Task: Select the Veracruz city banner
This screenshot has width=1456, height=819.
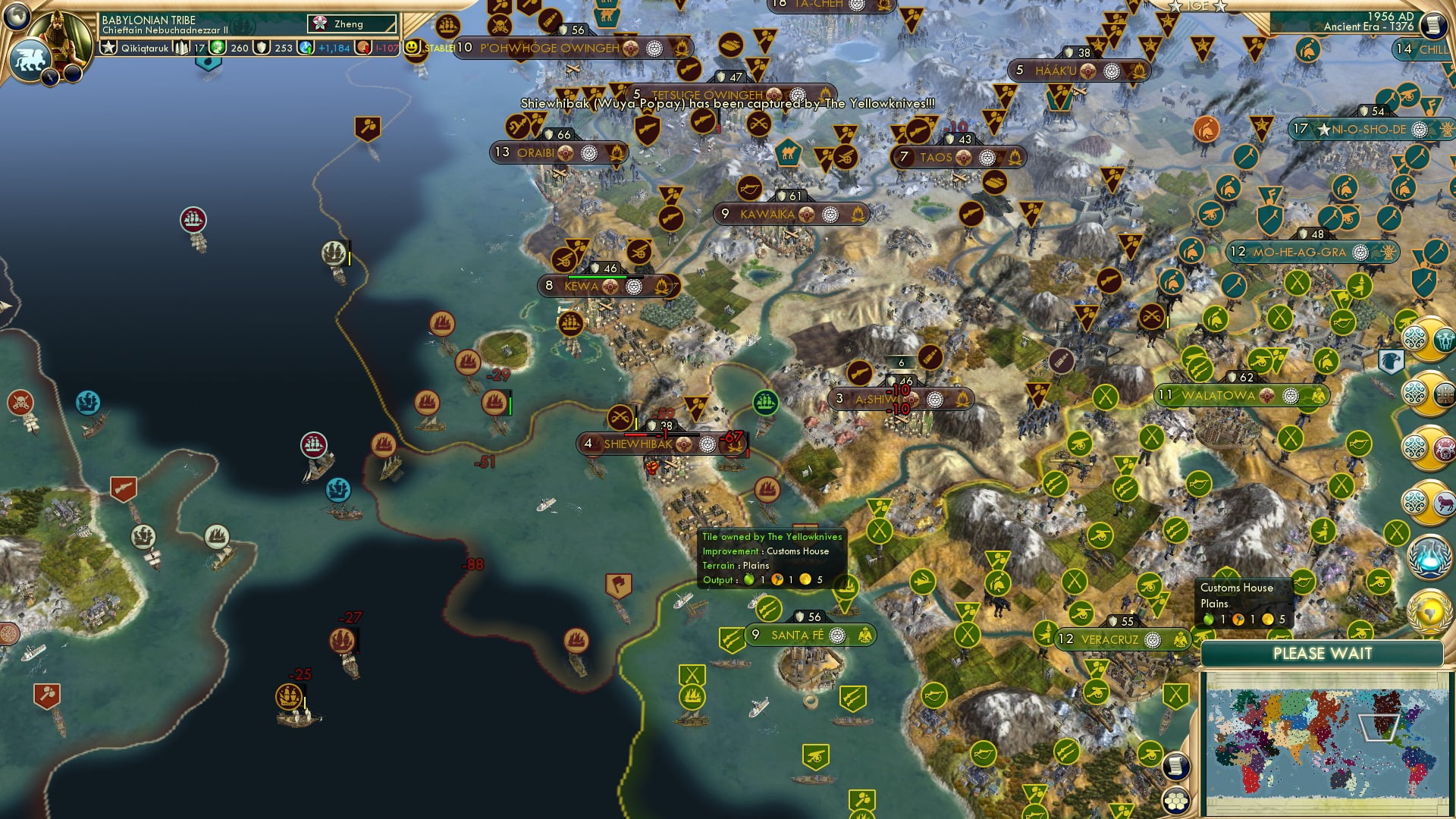Action: pos(1109,640)
